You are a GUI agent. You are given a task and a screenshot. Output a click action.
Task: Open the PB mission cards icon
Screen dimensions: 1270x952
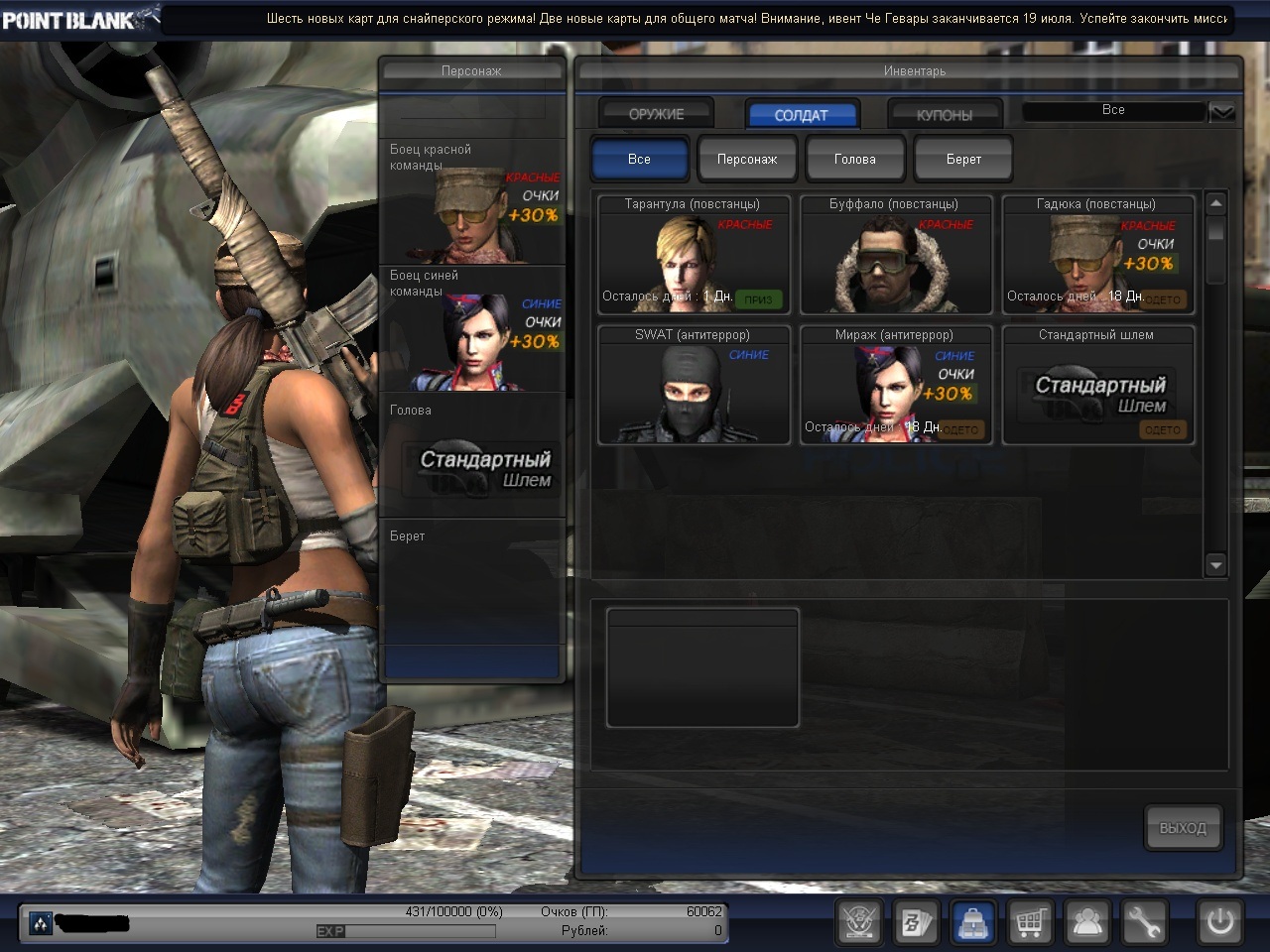[x=916, y=923]
